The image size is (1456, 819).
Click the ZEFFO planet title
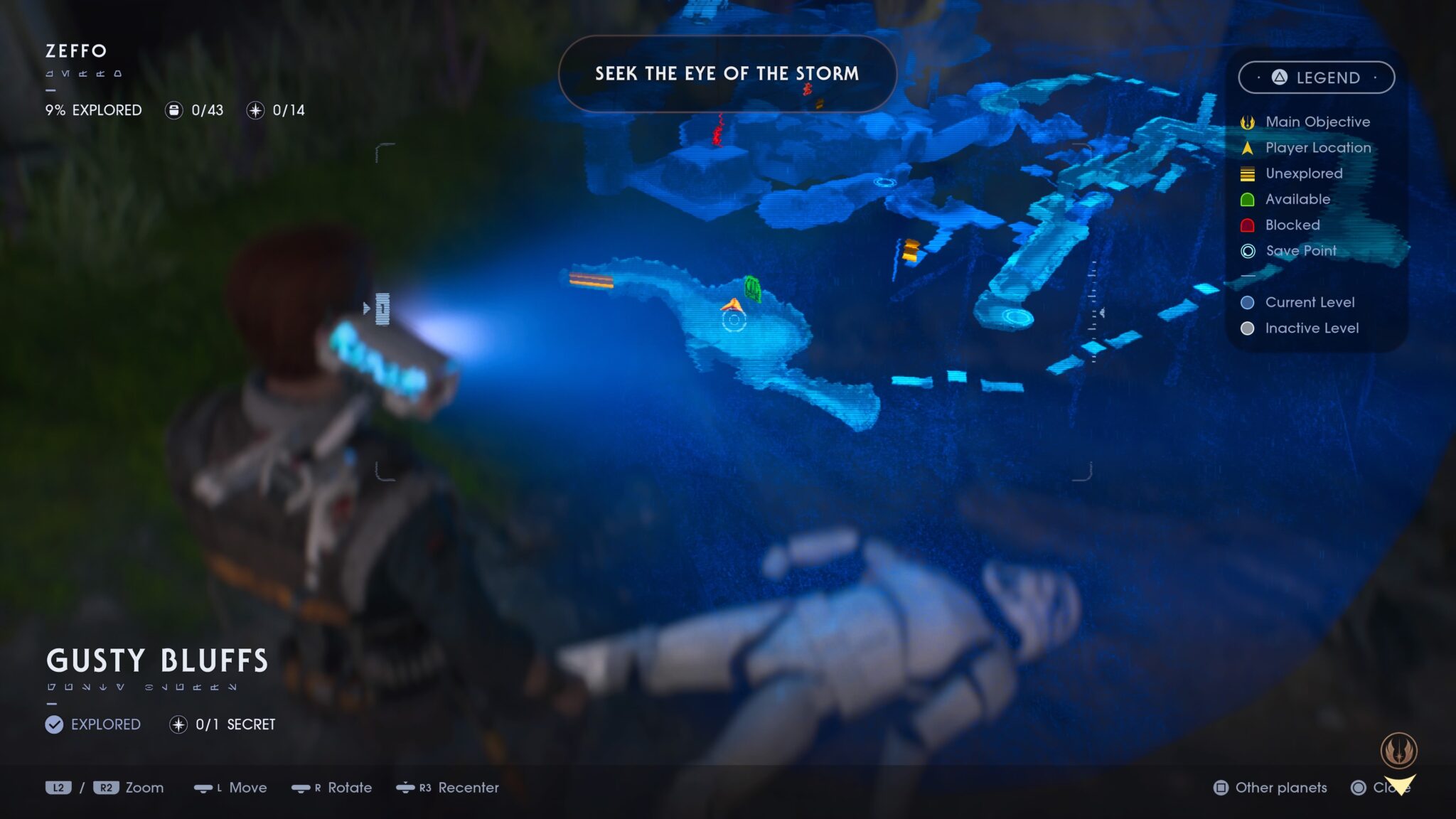75,51
